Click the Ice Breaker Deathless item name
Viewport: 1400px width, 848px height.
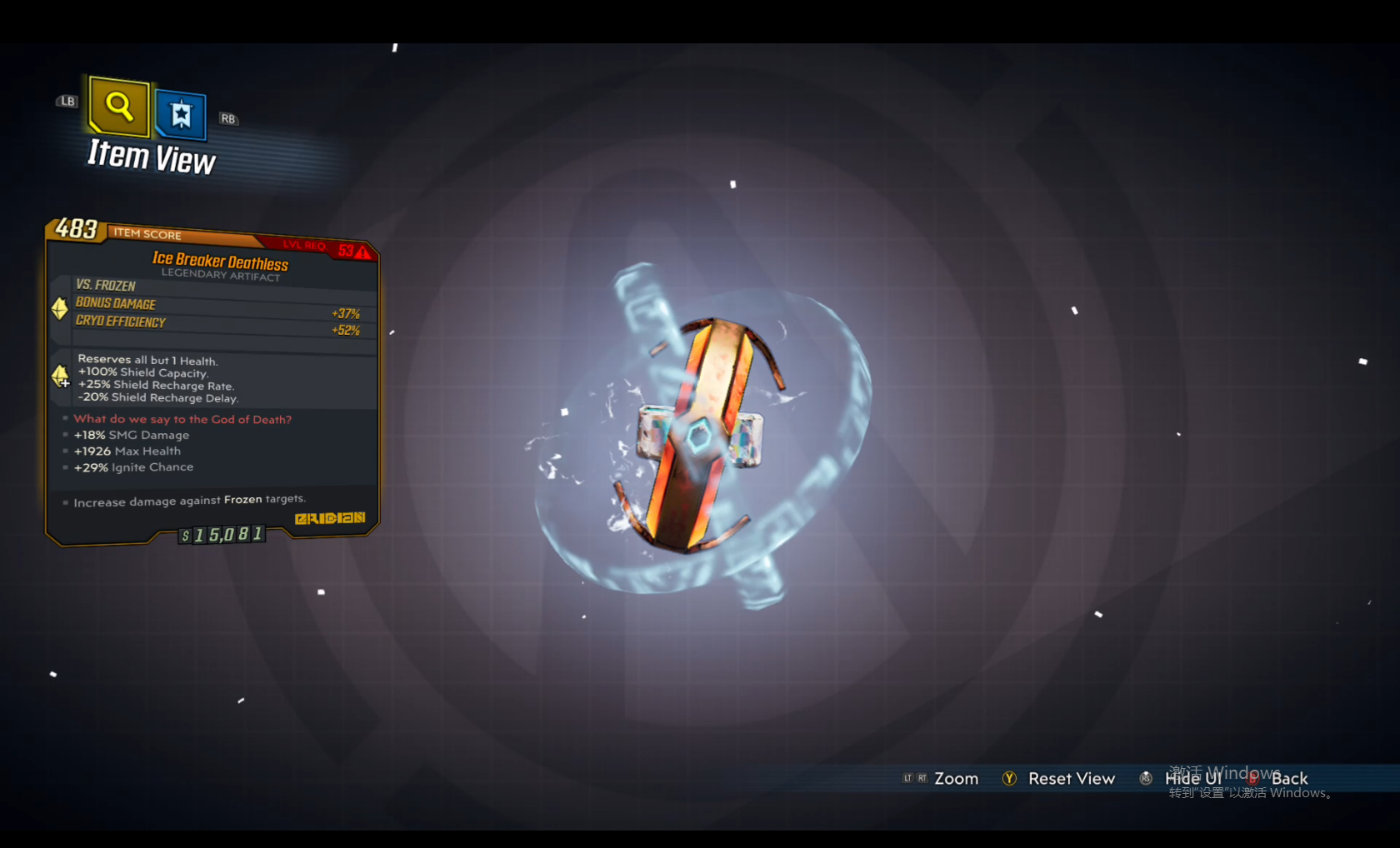[220, 261]
